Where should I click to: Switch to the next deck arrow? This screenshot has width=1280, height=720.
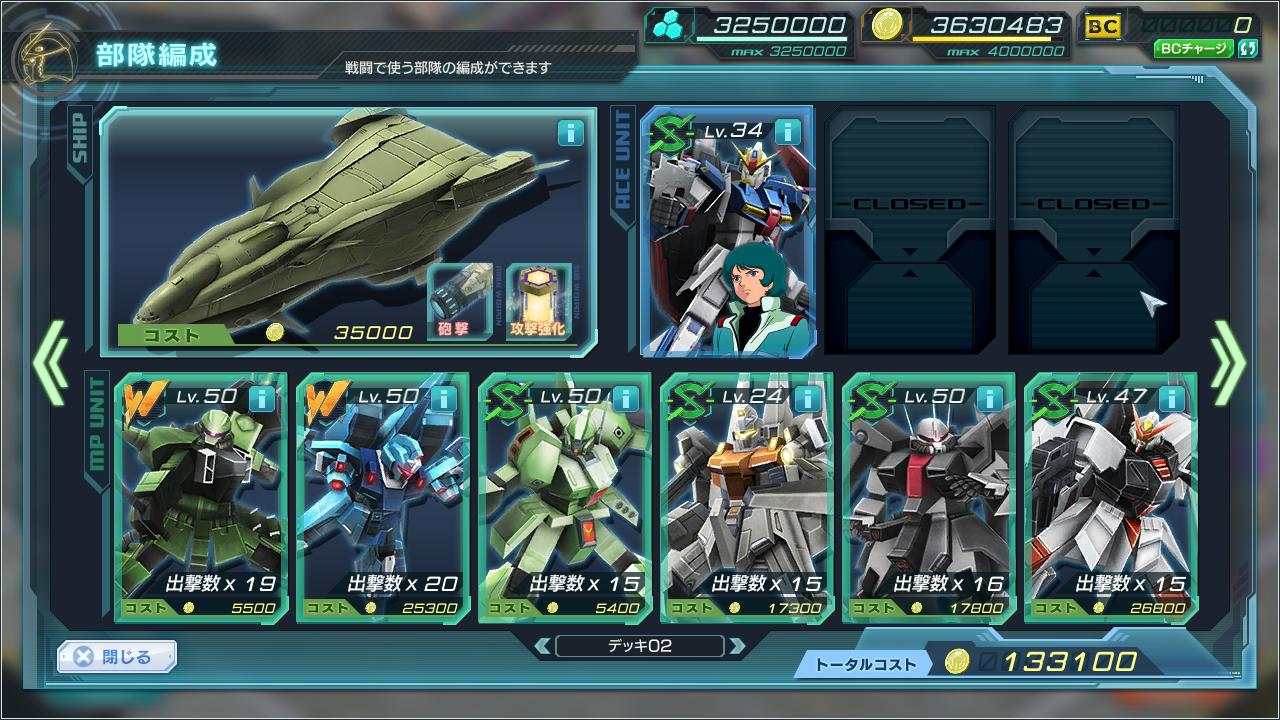(x=737, y=646)
